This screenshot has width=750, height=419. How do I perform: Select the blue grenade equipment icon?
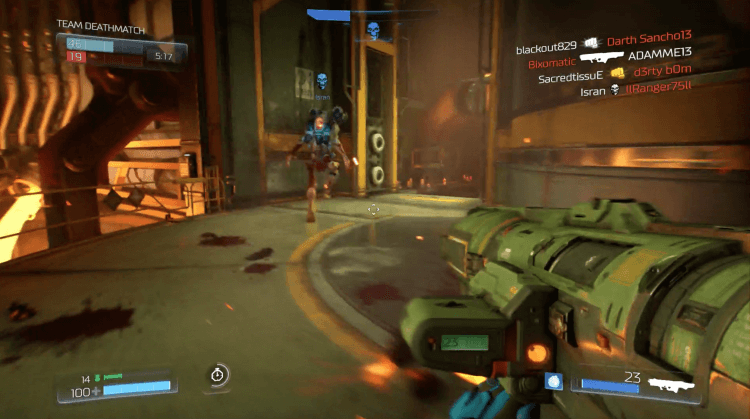(x=553, y=381)
